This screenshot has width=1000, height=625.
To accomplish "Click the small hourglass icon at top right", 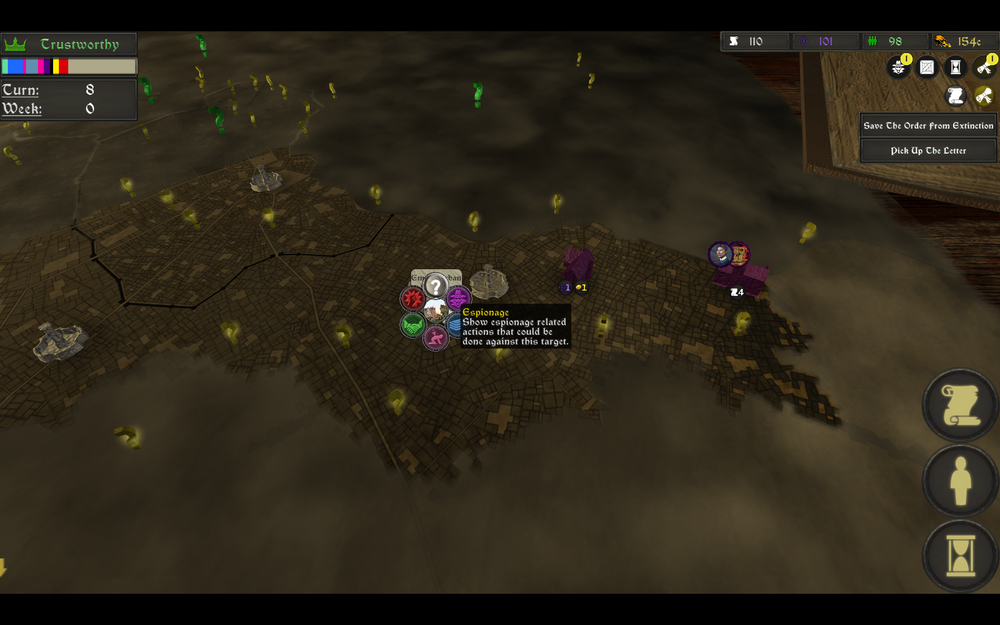I will [x=956, y=67].
